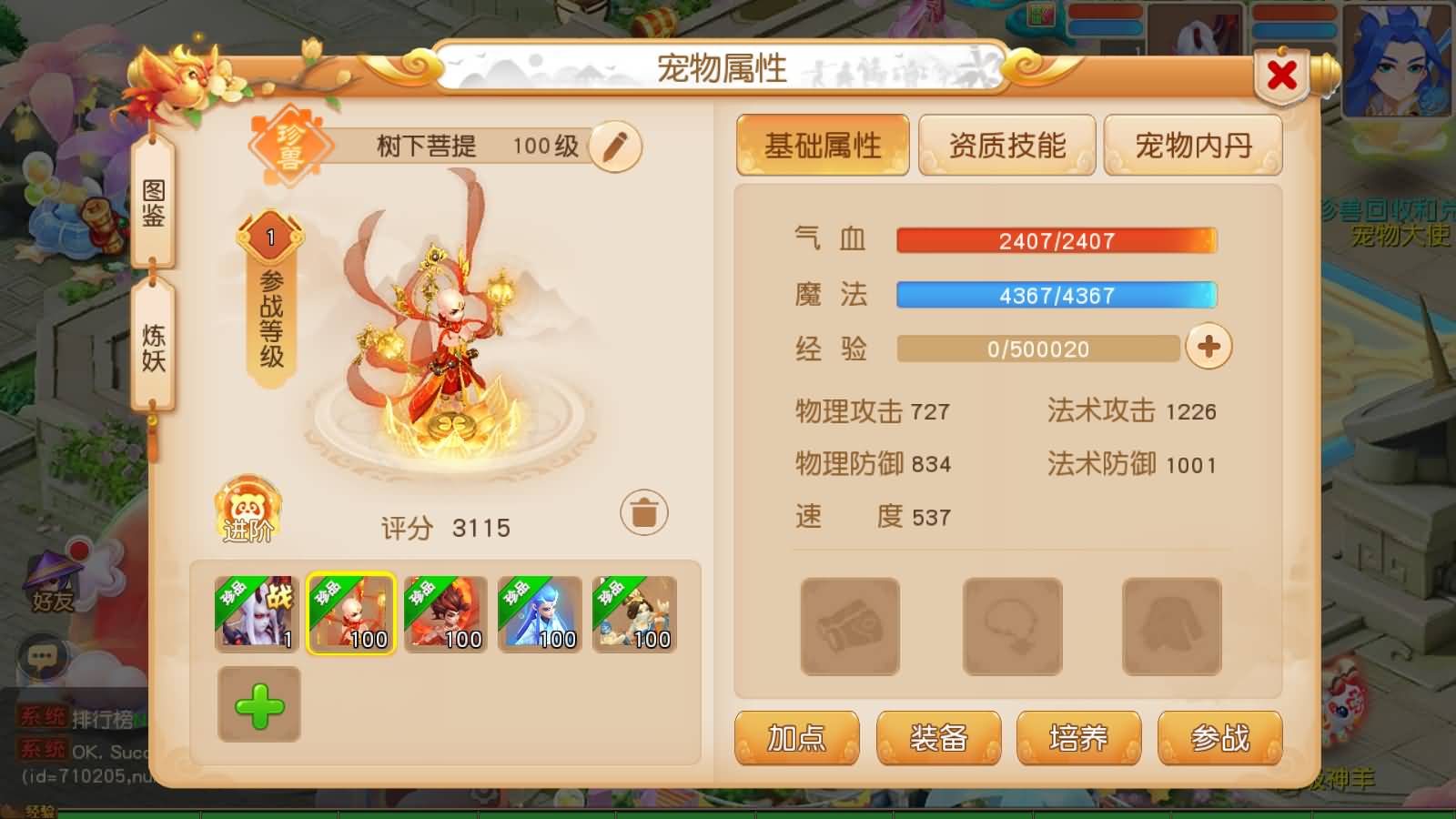The width and height of the screenshot is (1456, 819).
Task: Click the weapon equipment slot
Action: [851, 626]
